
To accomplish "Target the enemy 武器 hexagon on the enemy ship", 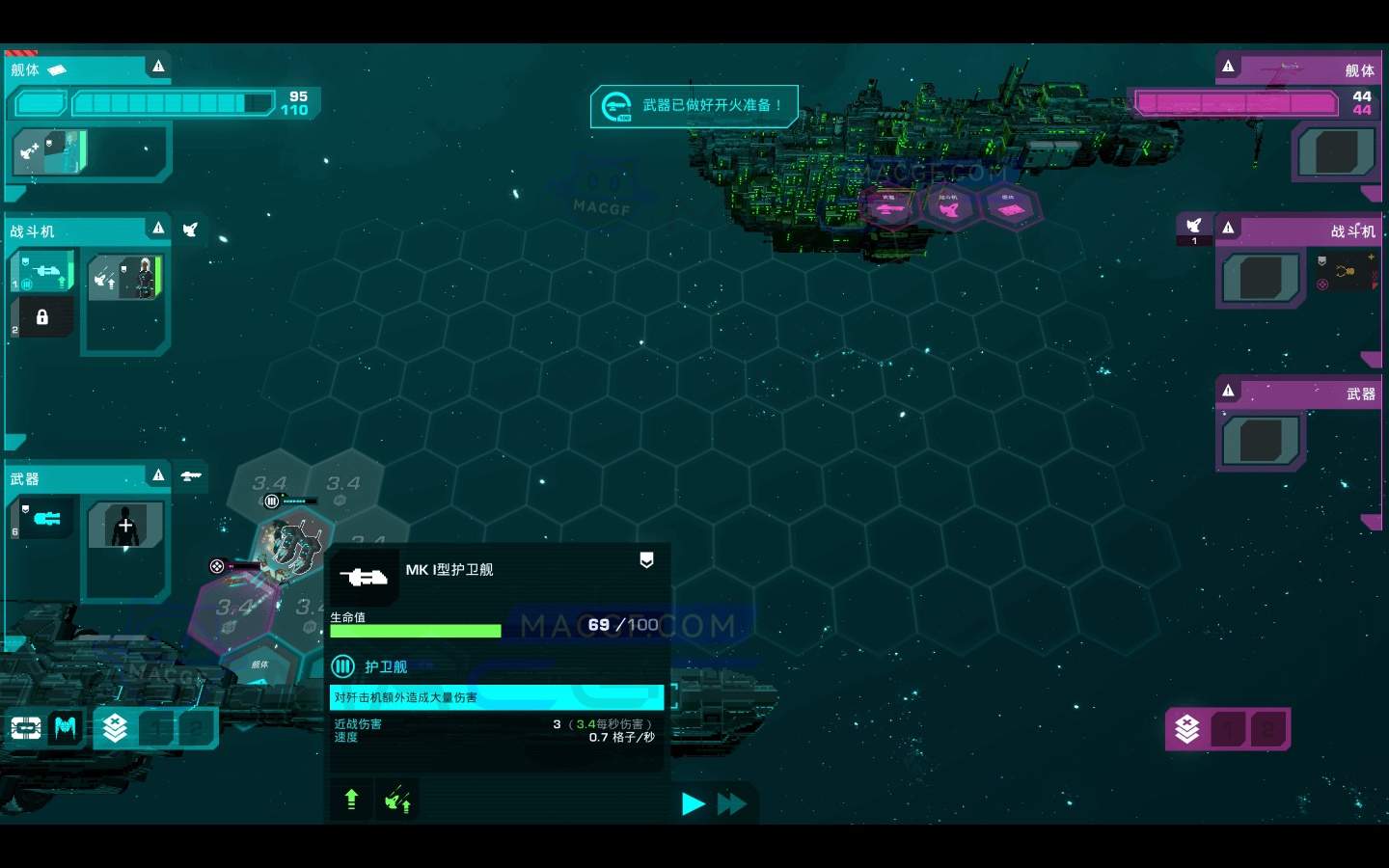I will tap(887, 207).
